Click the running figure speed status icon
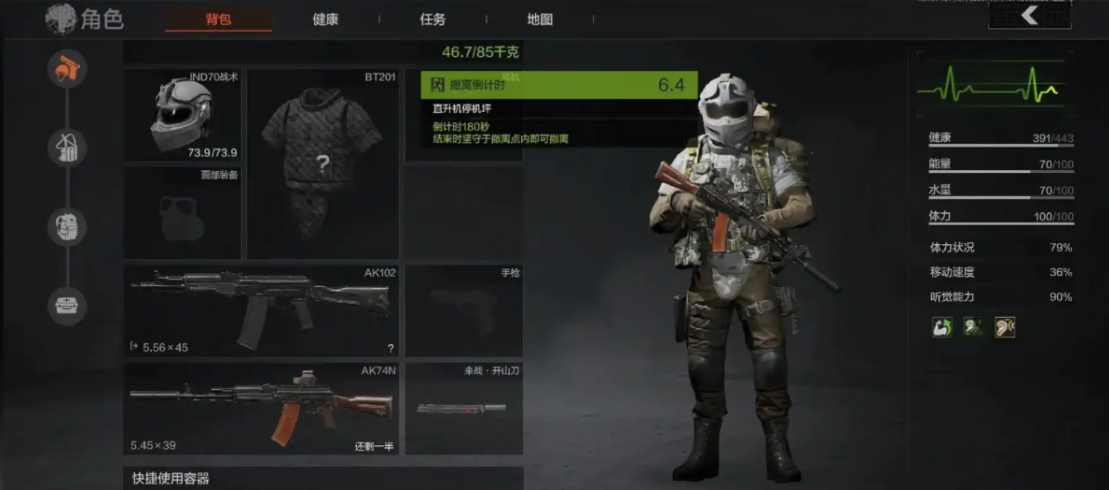The height and width of the screenshot is (490, 1109). [972, 327]
